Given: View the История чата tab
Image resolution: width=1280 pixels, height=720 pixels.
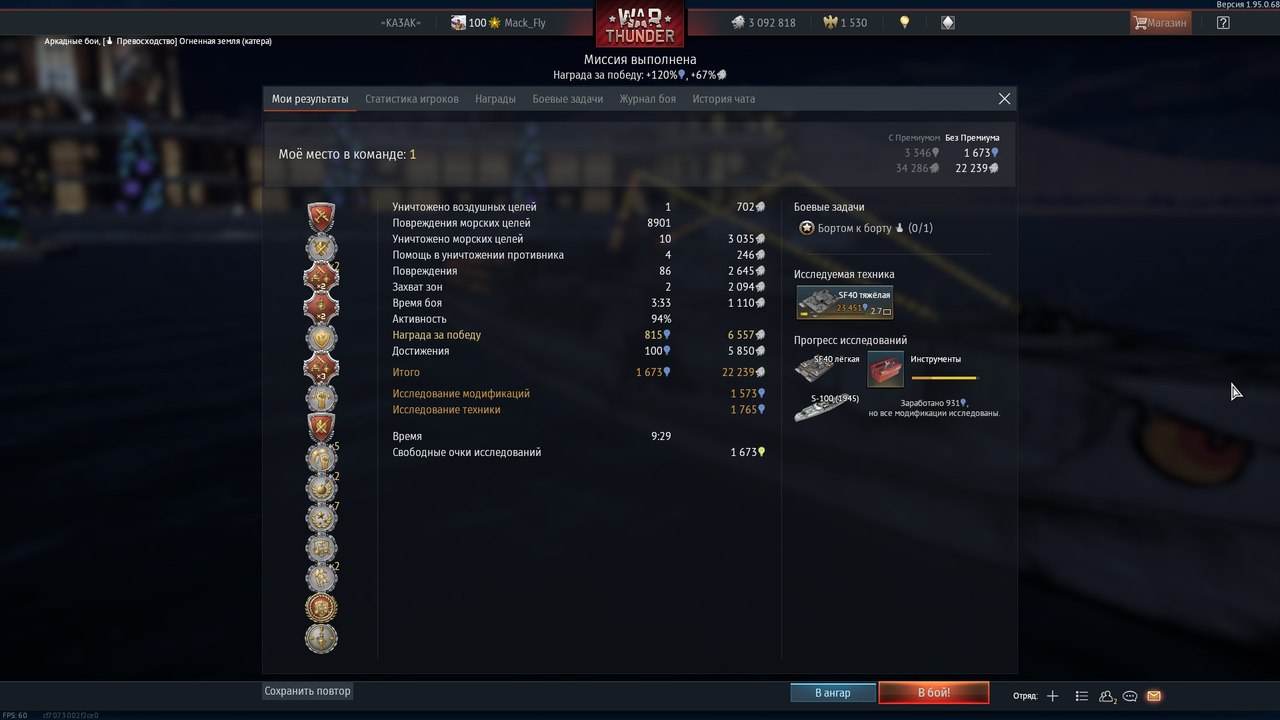Looking at the screenshot, I should click(724, 99).
